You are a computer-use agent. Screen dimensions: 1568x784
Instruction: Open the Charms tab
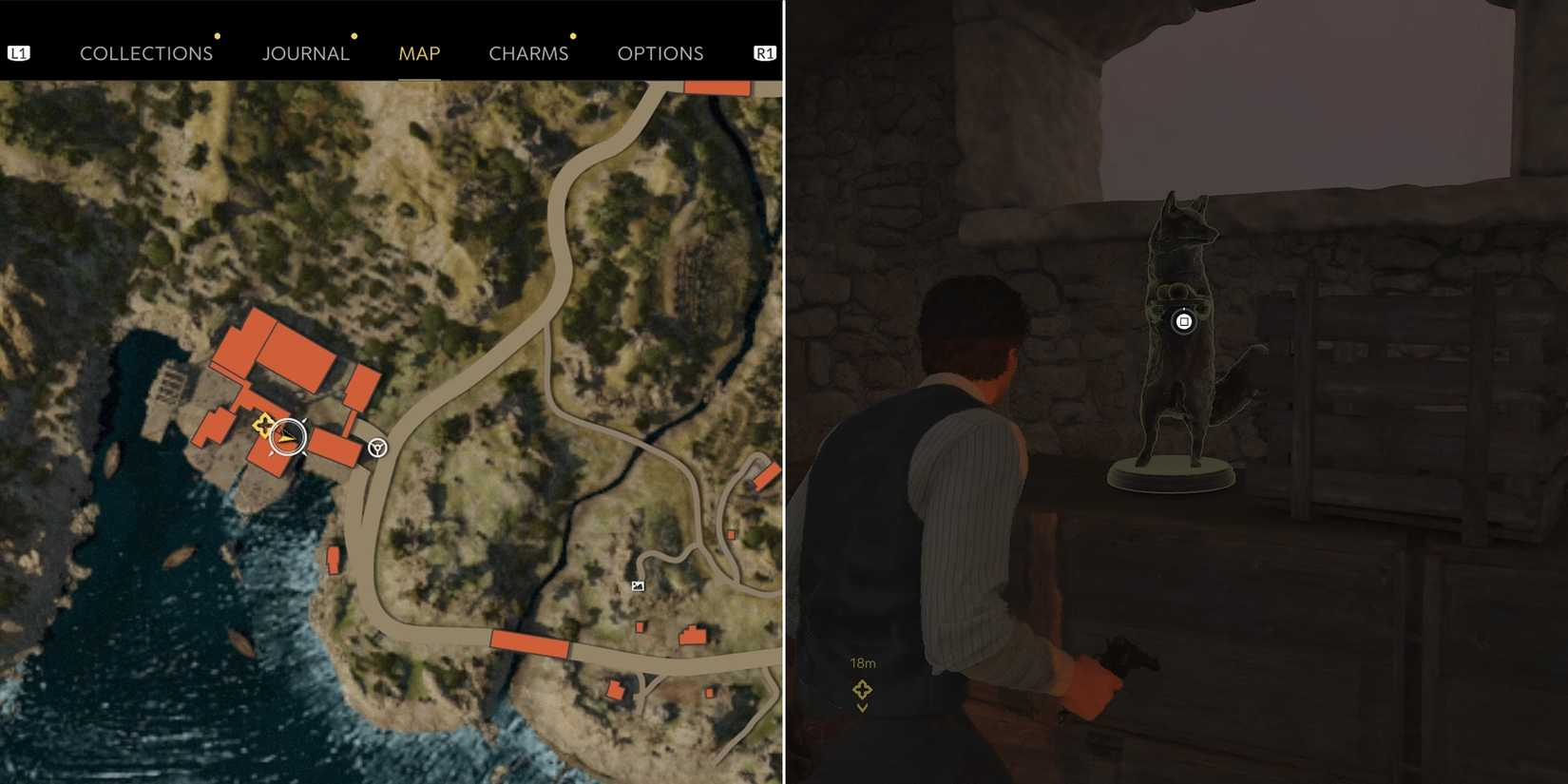(x=529, y=53)
